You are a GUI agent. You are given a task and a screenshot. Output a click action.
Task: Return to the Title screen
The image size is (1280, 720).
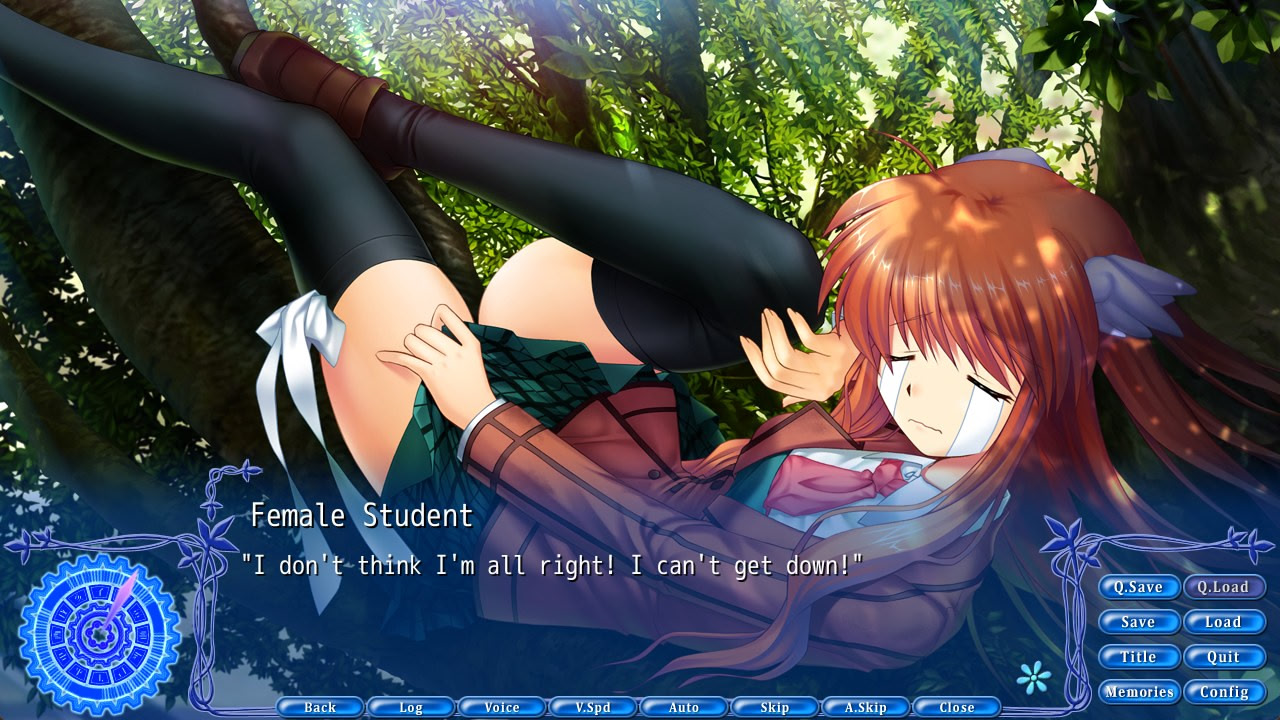coord(1138,657)
